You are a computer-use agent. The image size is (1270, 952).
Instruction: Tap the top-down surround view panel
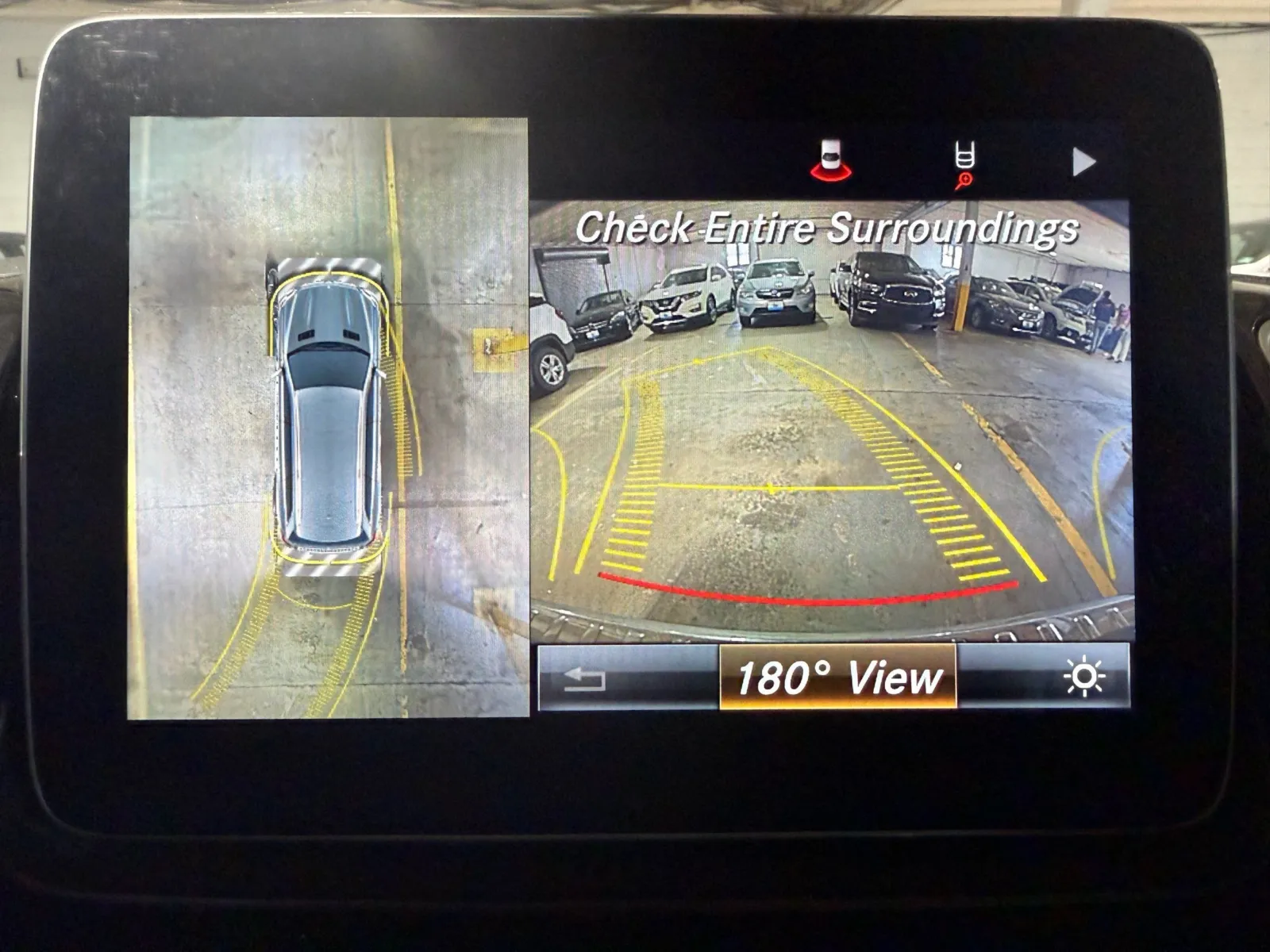point(329,418)
